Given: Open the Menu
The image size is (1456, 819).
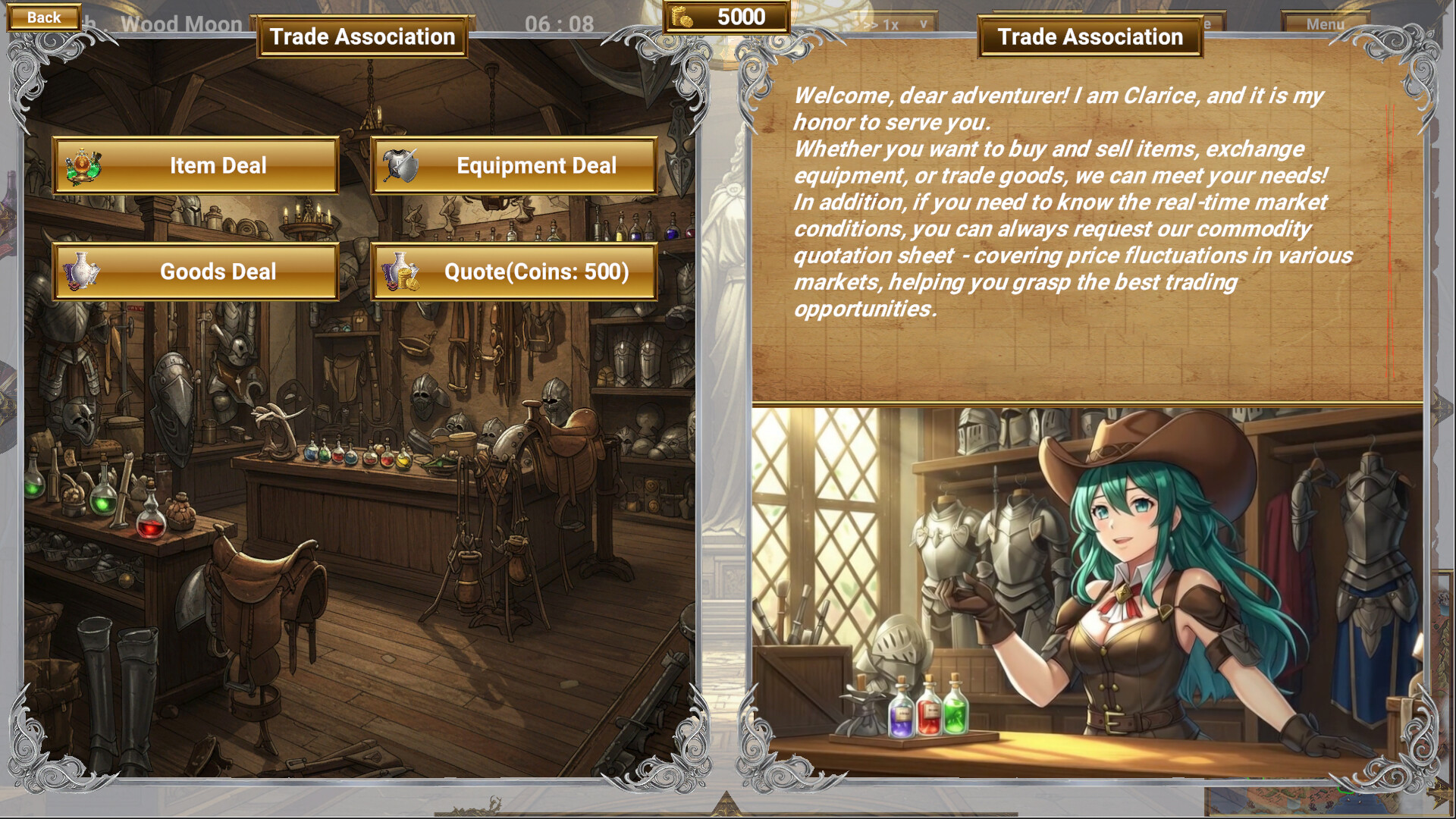Looking at the screenshot, I should coord(1324,23).
